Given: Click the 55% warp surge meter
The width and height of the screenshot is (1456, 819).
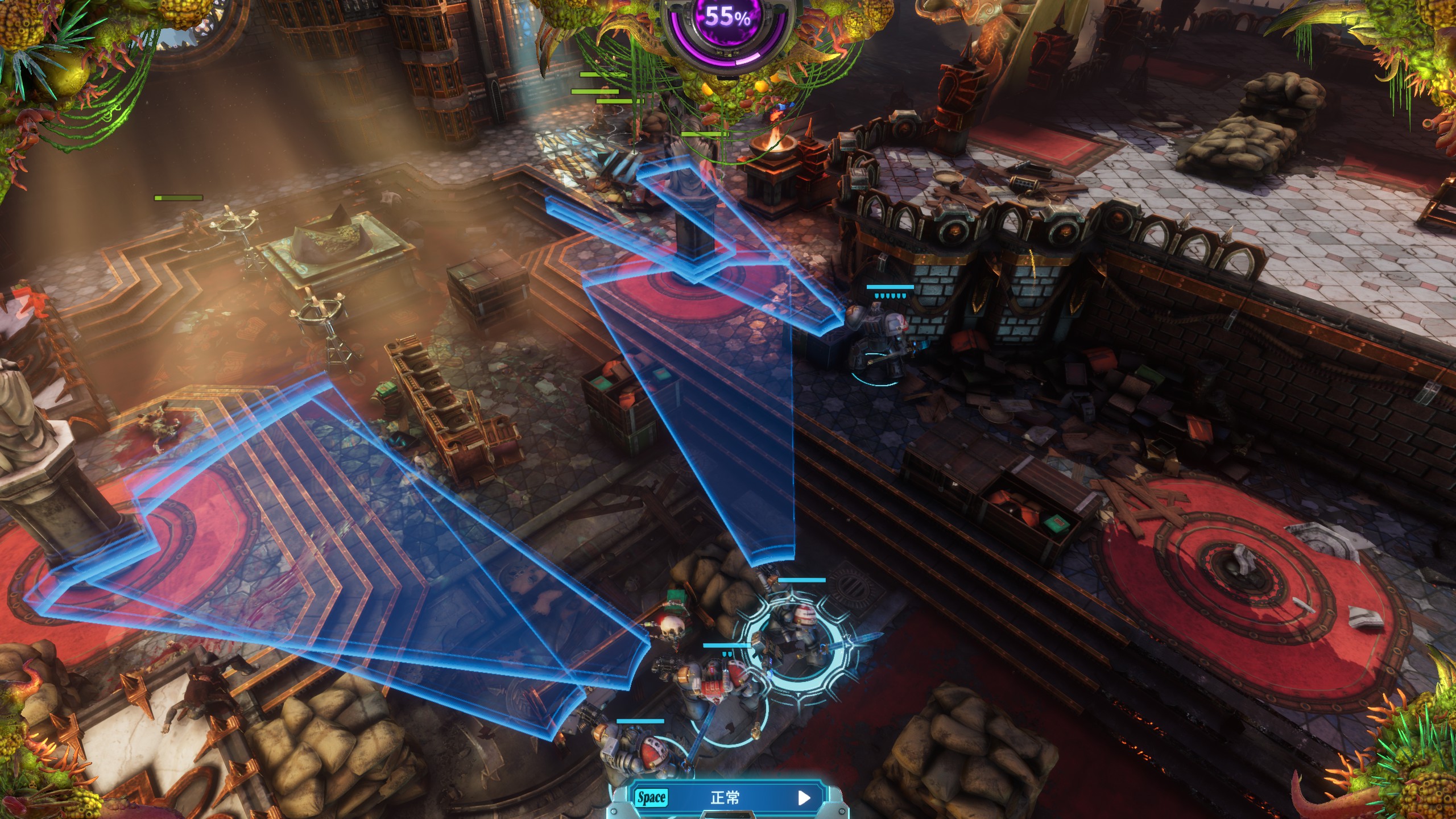Looking at the screenshot, I should click(728, 23).
